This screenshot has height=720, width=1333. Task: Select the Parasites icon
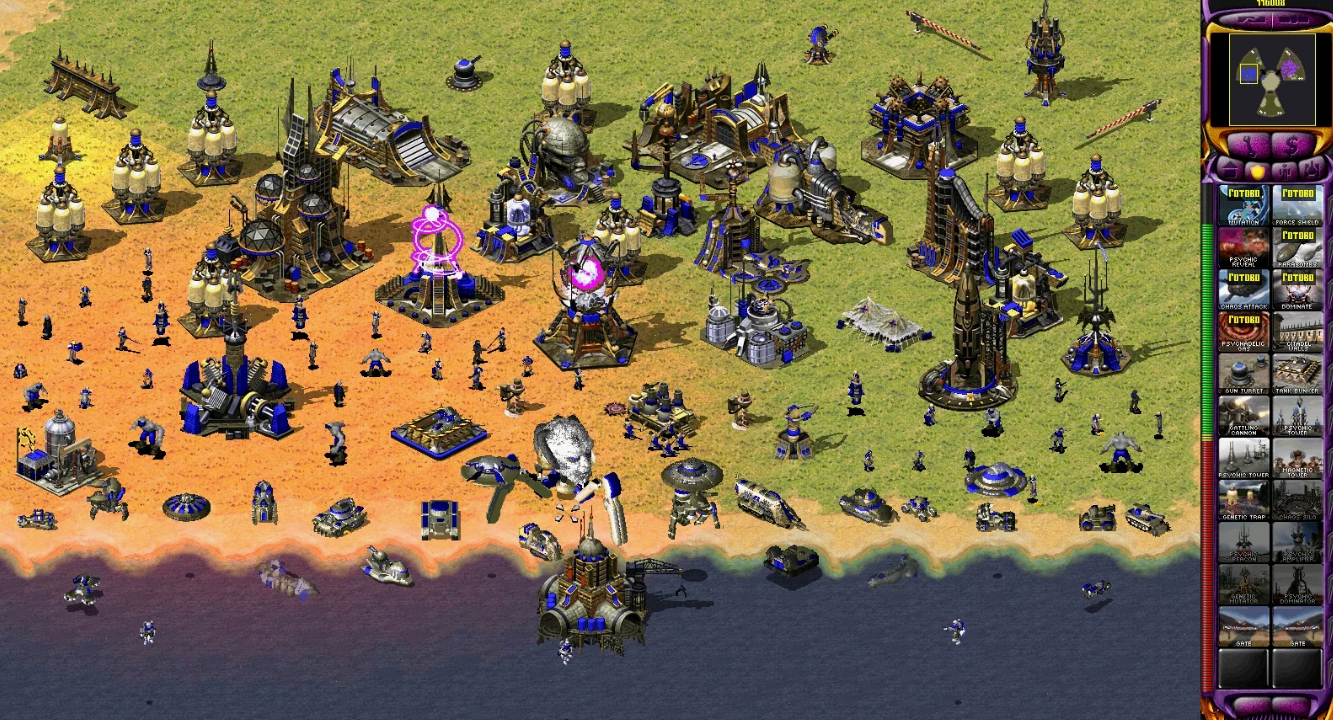click(1297, 247)
